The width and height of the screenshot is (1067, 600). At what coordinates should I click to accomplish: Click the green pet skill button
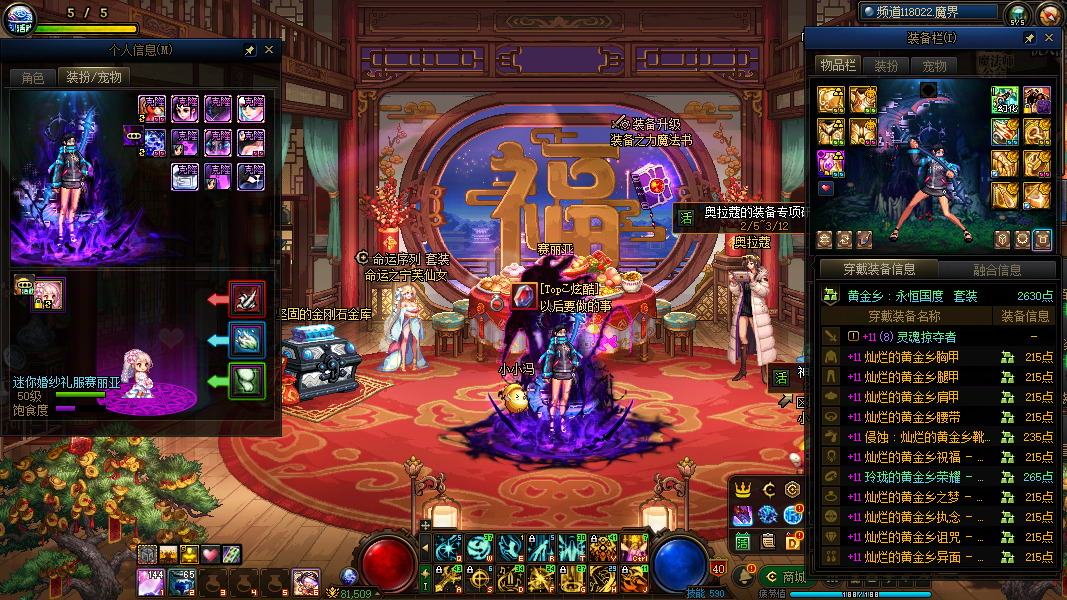point(247,381)
